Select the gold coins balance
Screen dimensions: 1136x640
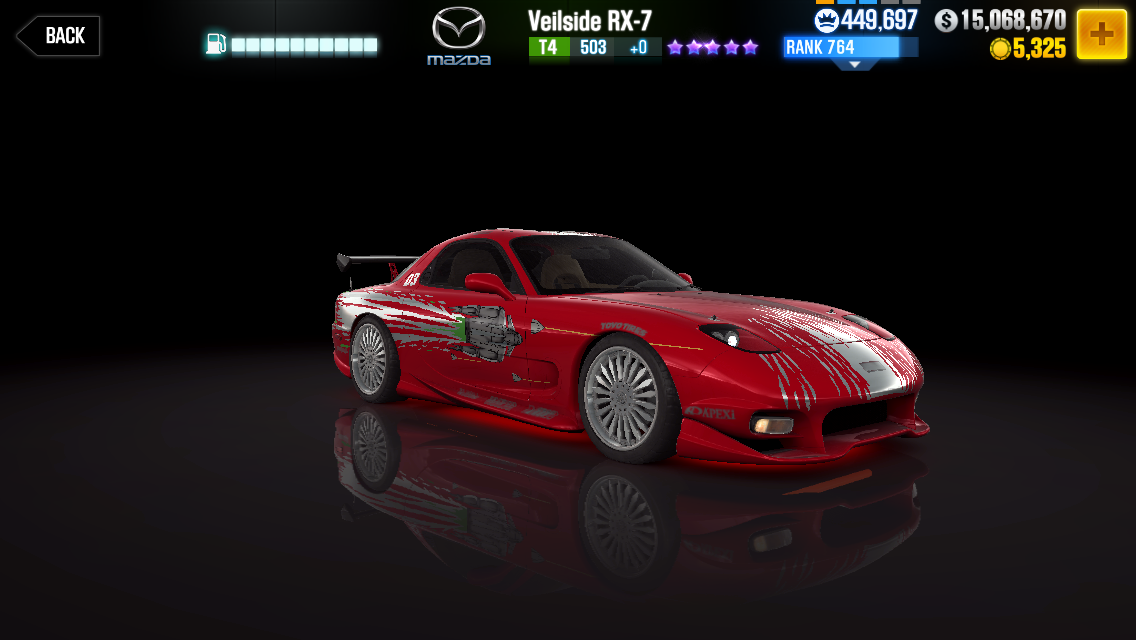(x=1028, y=48)
